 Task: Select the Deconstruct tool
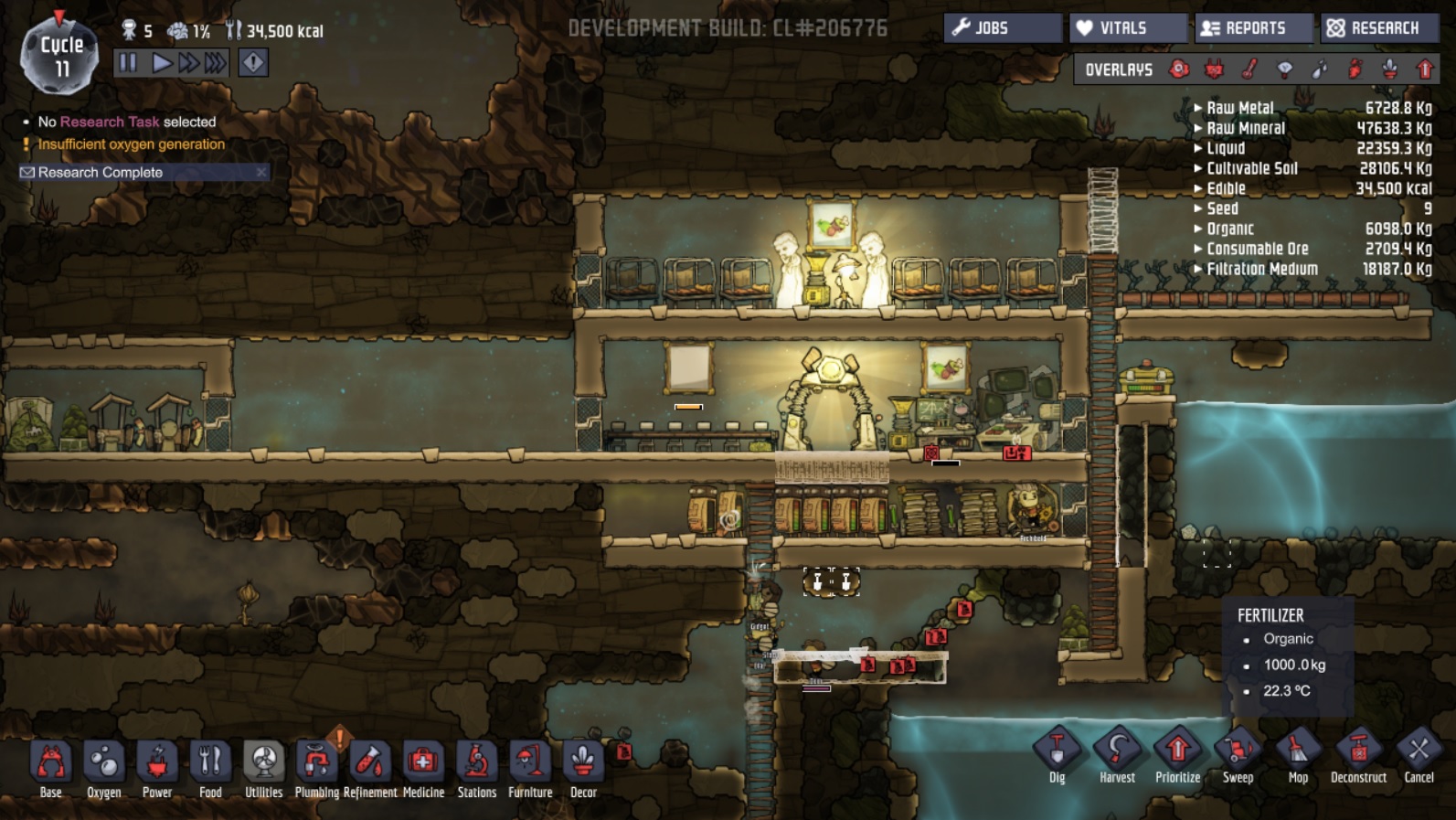tap(1358, 756)
